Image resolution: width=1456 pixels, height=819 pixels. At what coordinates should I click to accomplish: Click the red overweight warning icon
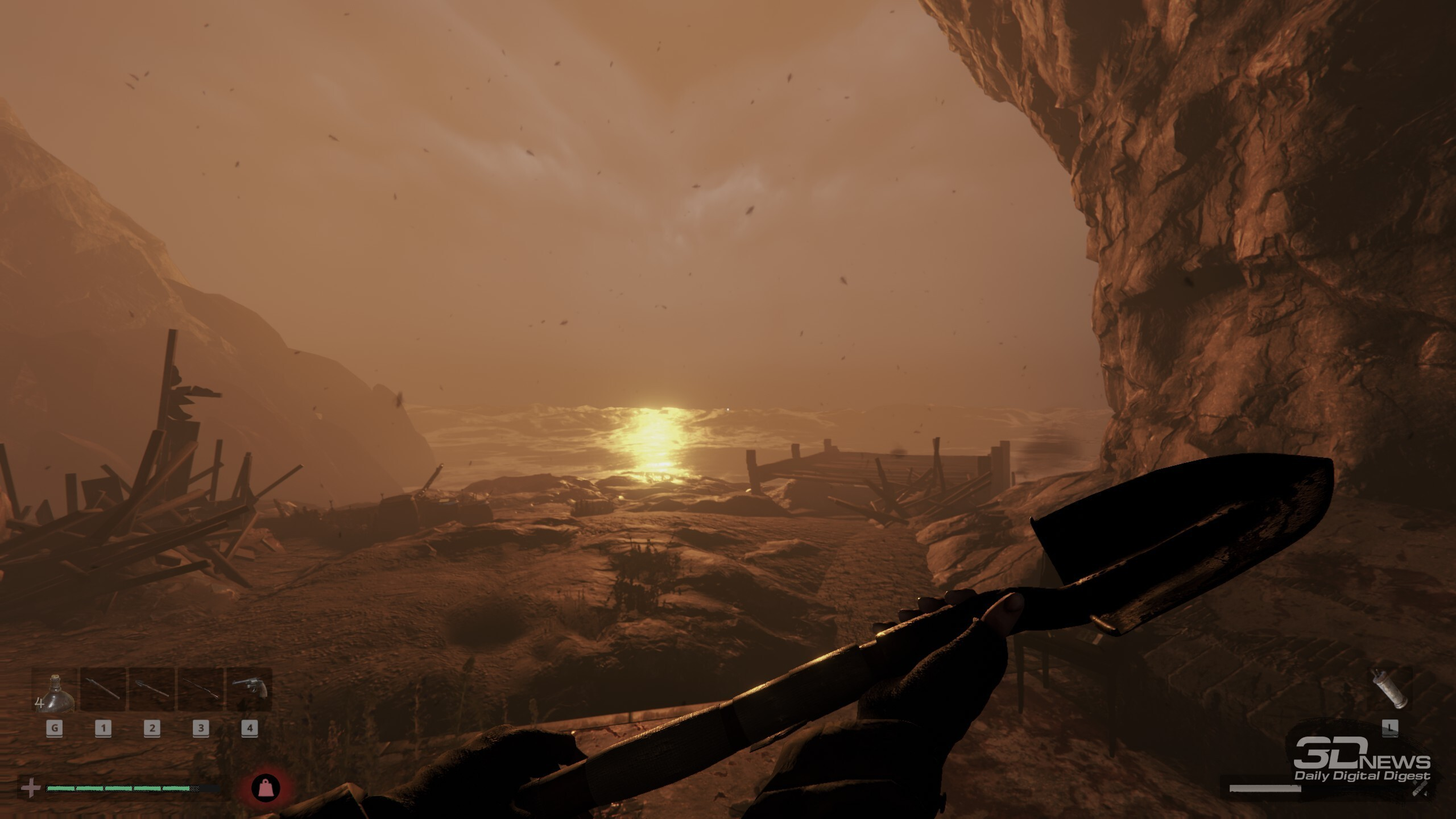coord(265,787)
